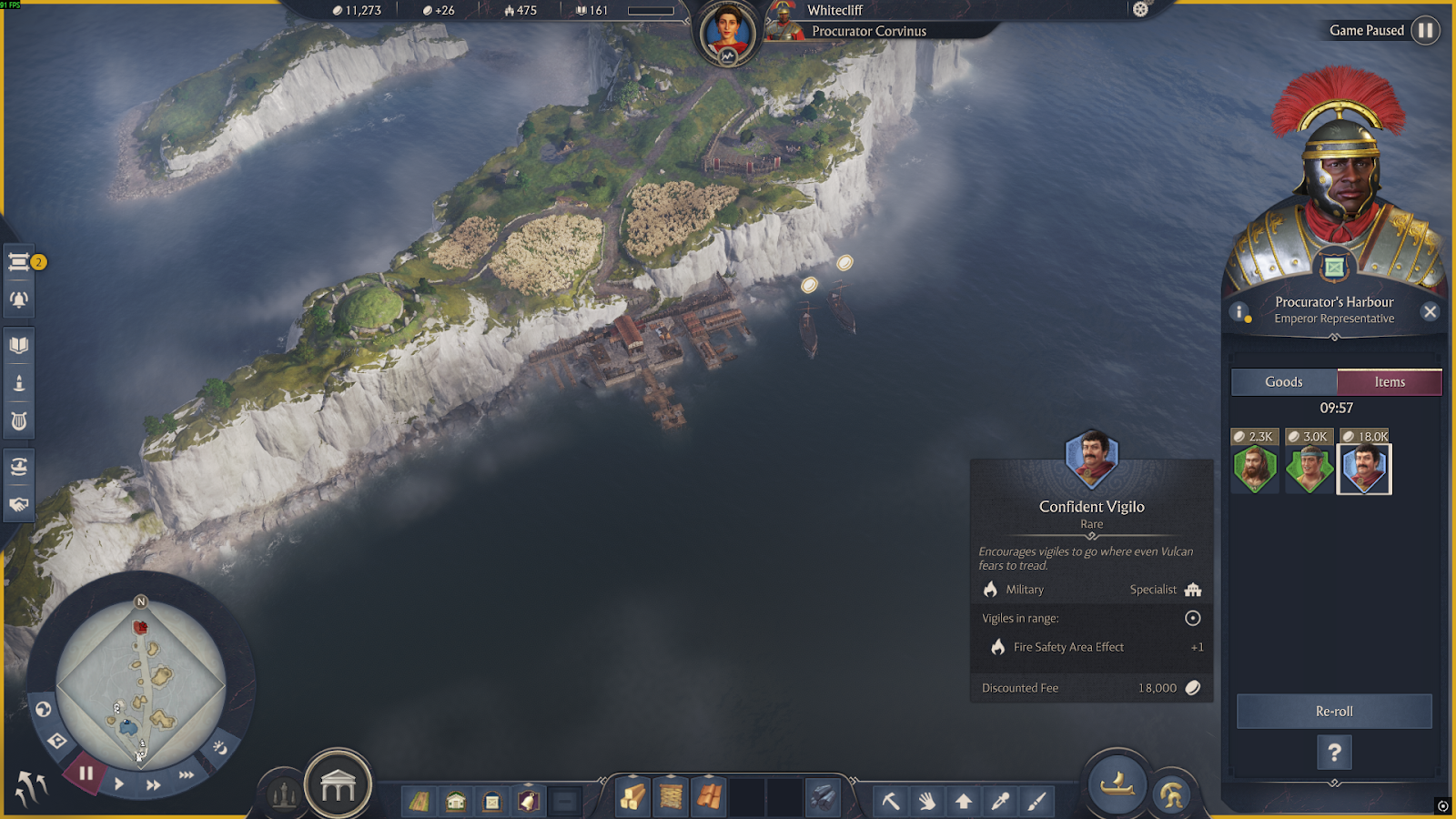Image resolution: width=1456 pixels, height=819 pixels.
Task: Switch to the Goods tab
Action: (1283, 382)
